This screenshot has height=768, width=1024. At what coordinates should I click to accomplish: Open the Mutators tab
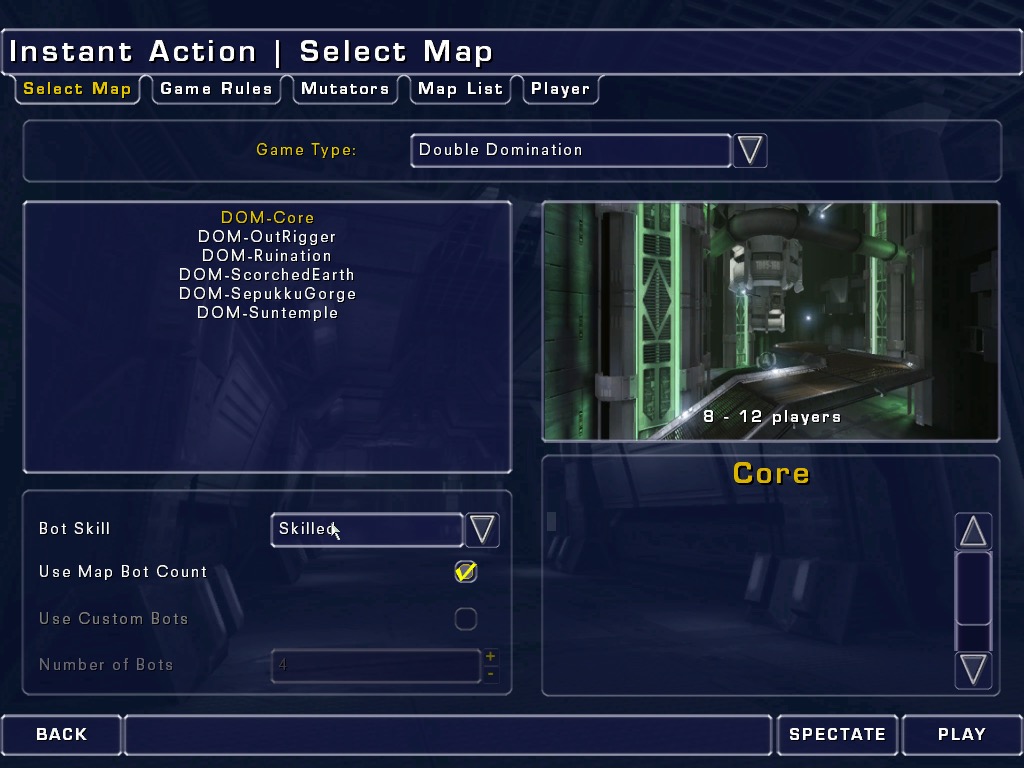(345, 89)
